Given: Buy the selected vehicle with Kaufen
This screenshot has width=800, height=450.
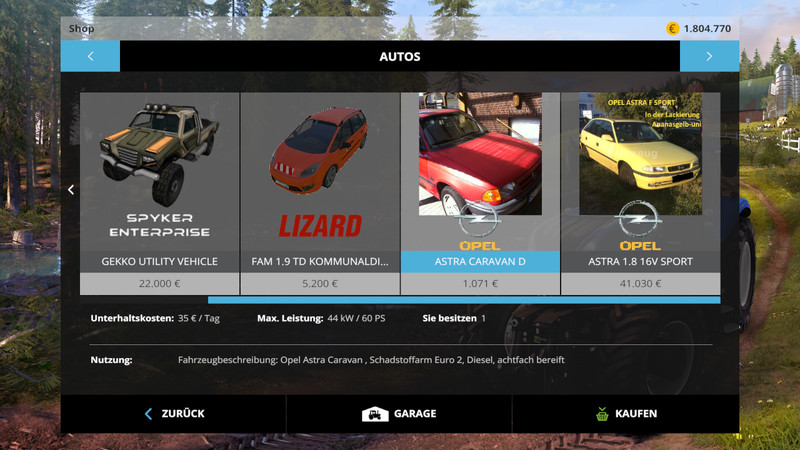Looking at the screenshot, I should click(625, 413).
